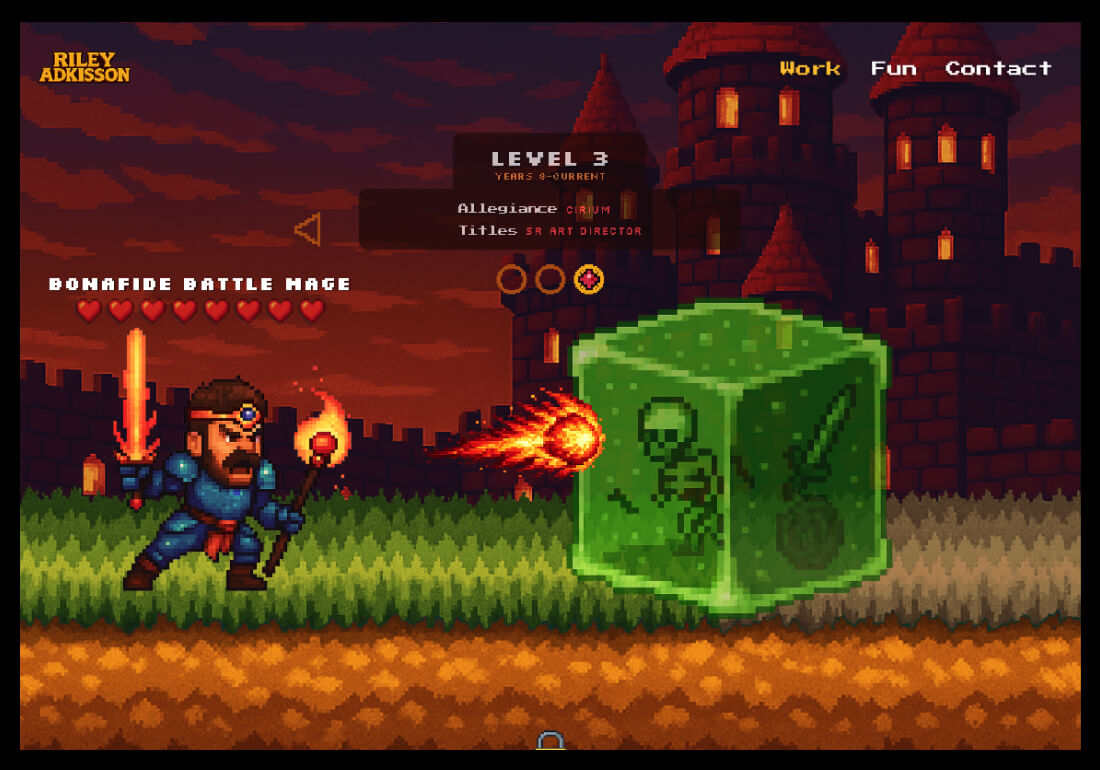Select the red gem level indicator
This screenshot has height=770, width=1100.
click(x=589, y=279)
